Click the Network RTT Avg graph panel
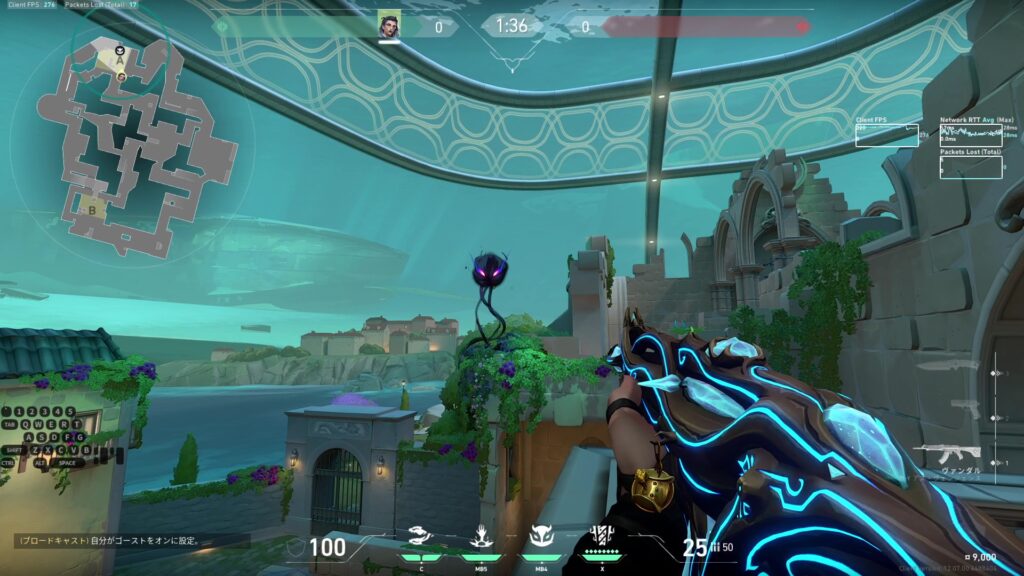Image resolution: width=1024 pixels, height=576 pixels. click(x=972, y=135)
